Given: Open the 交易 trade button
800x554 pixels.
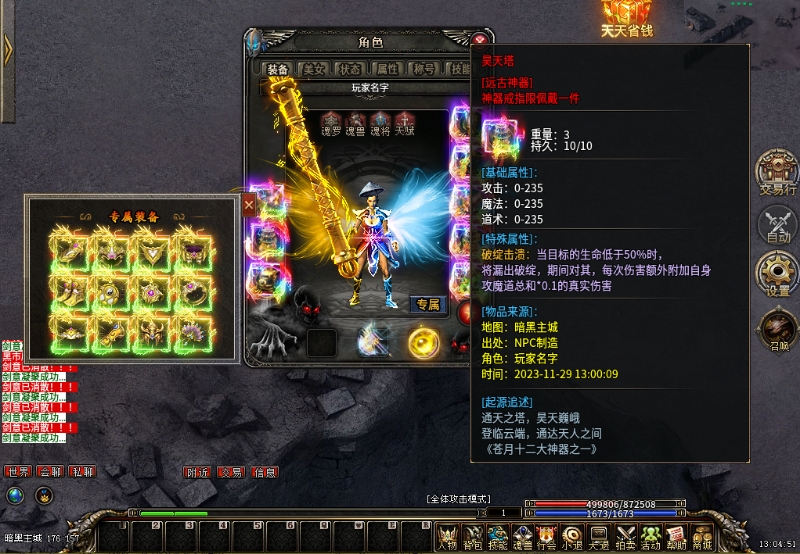Looking at the screenshot, I should 231,472.
